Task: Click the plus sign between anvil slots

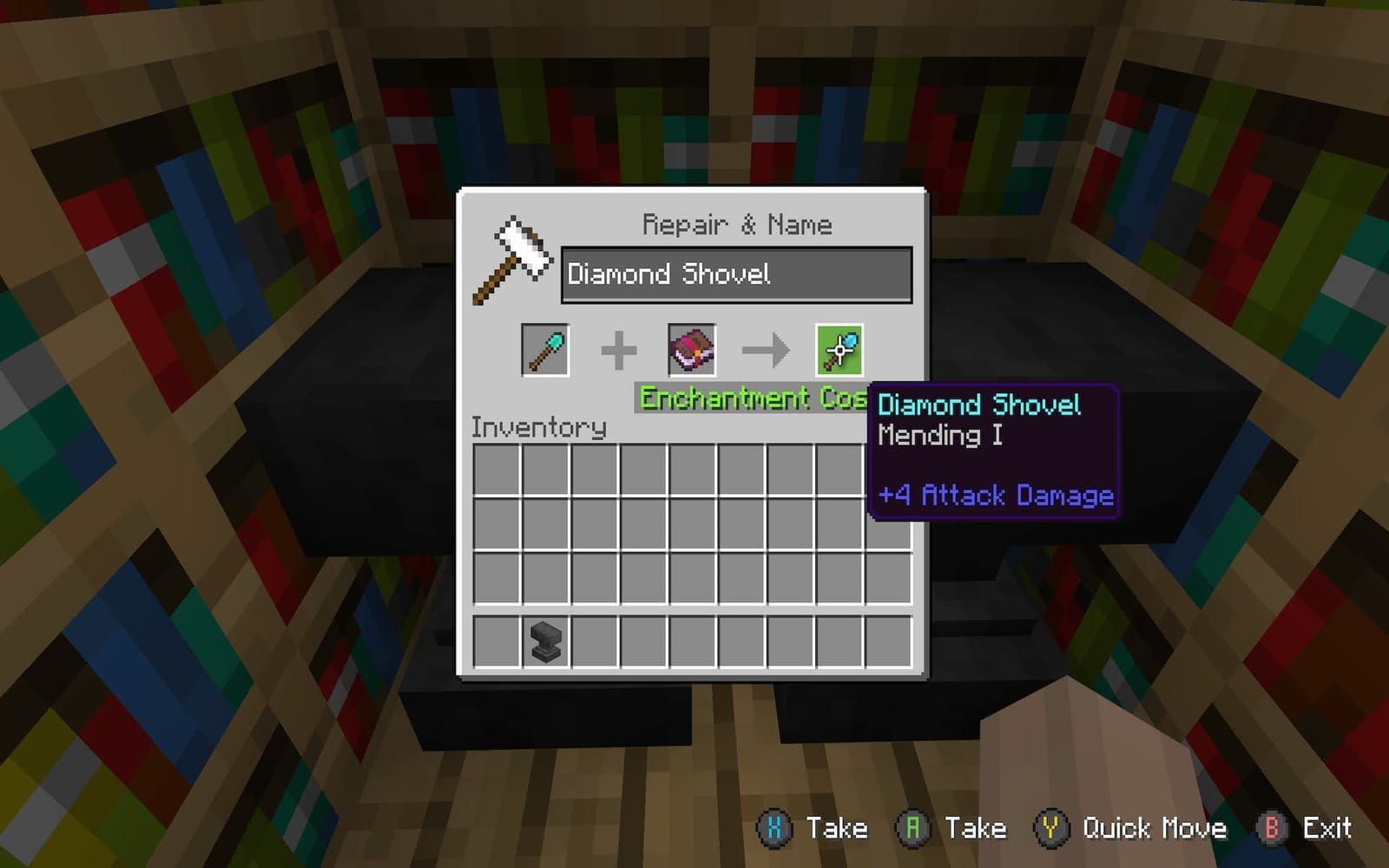Action: point(619,349)
